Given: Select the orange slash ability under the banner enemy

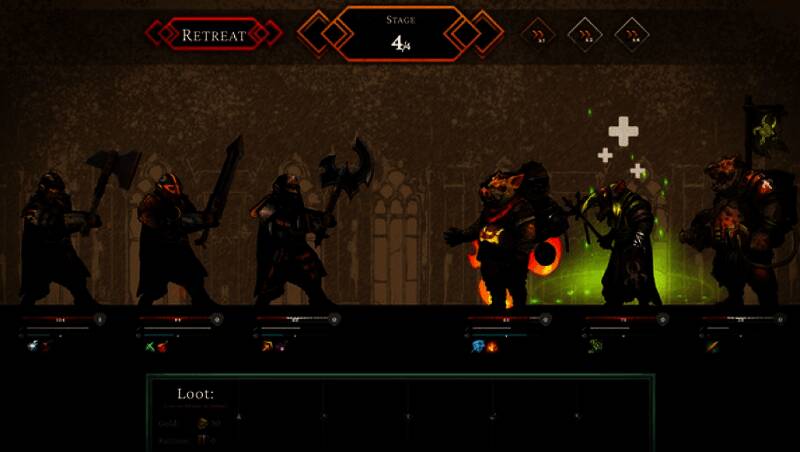Looking at the screenshot, I should click(x=711, y=346).
